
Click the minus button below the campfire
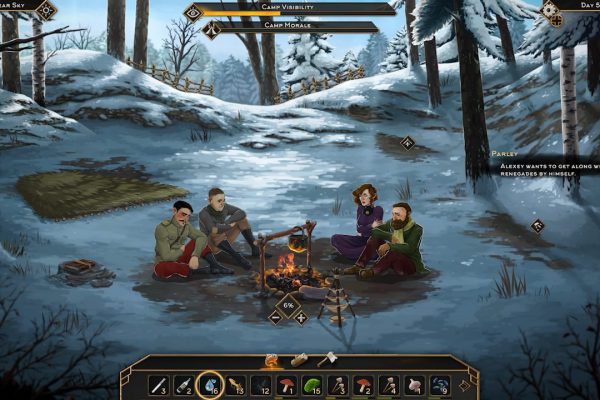tap(276, 317)
